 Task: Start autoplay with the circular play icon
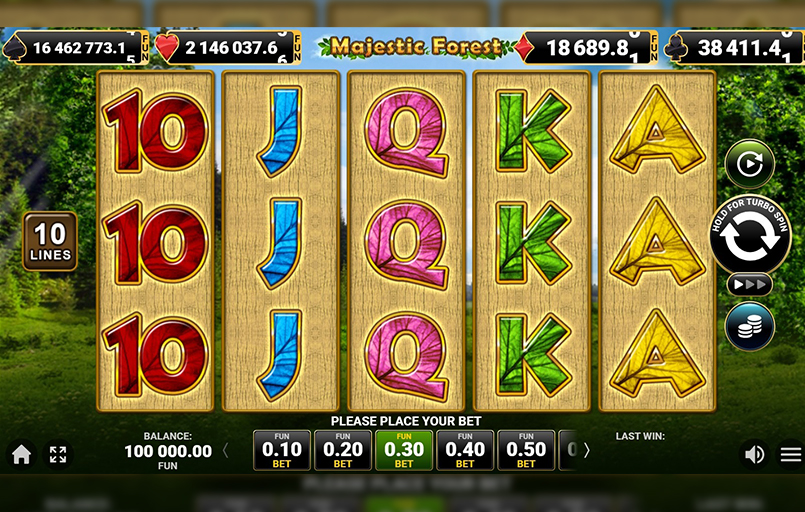tap(749, 164)
